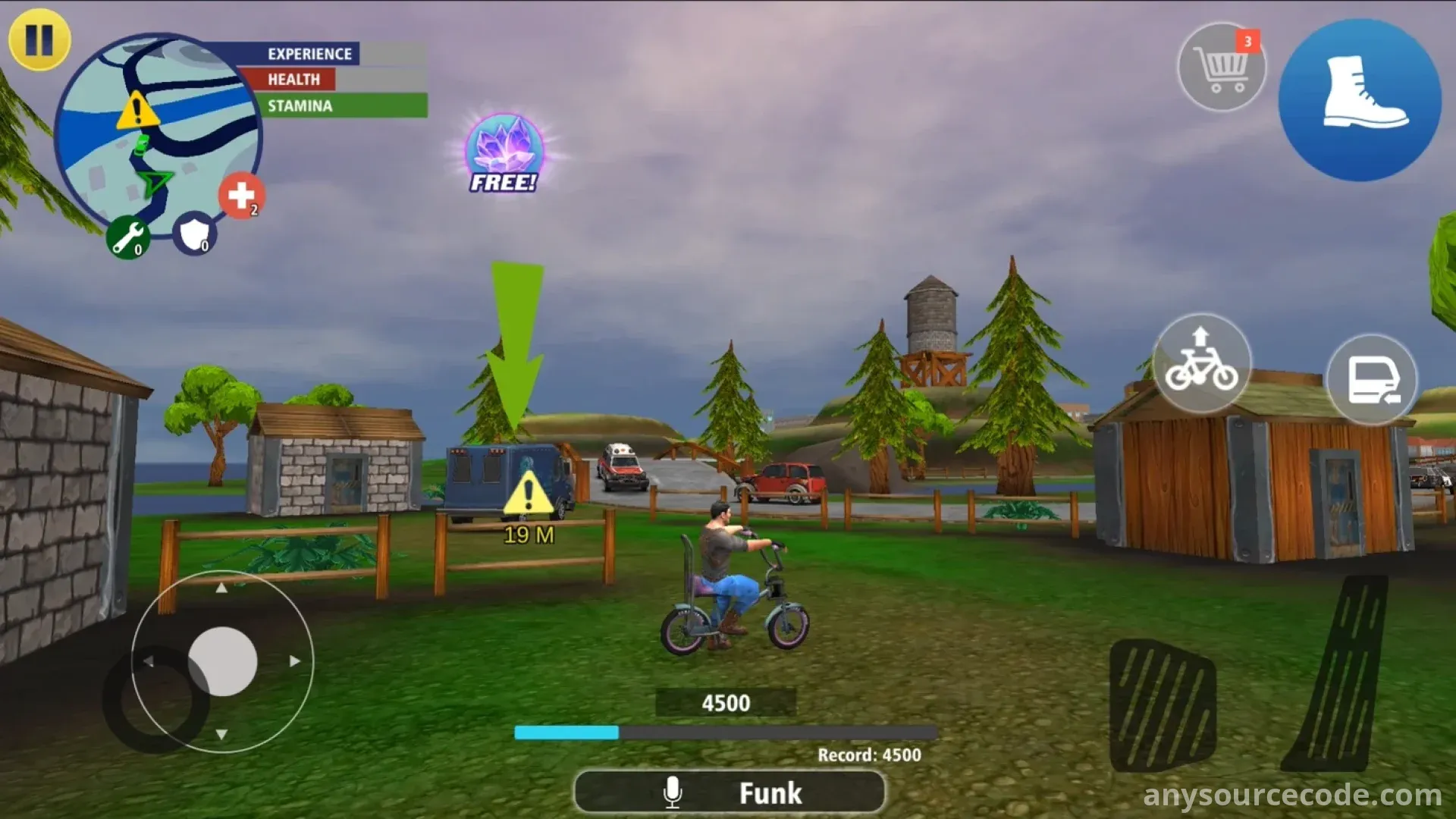Open the circular minimap
This screenshot has width=1456, height=819.
(158, 136)
